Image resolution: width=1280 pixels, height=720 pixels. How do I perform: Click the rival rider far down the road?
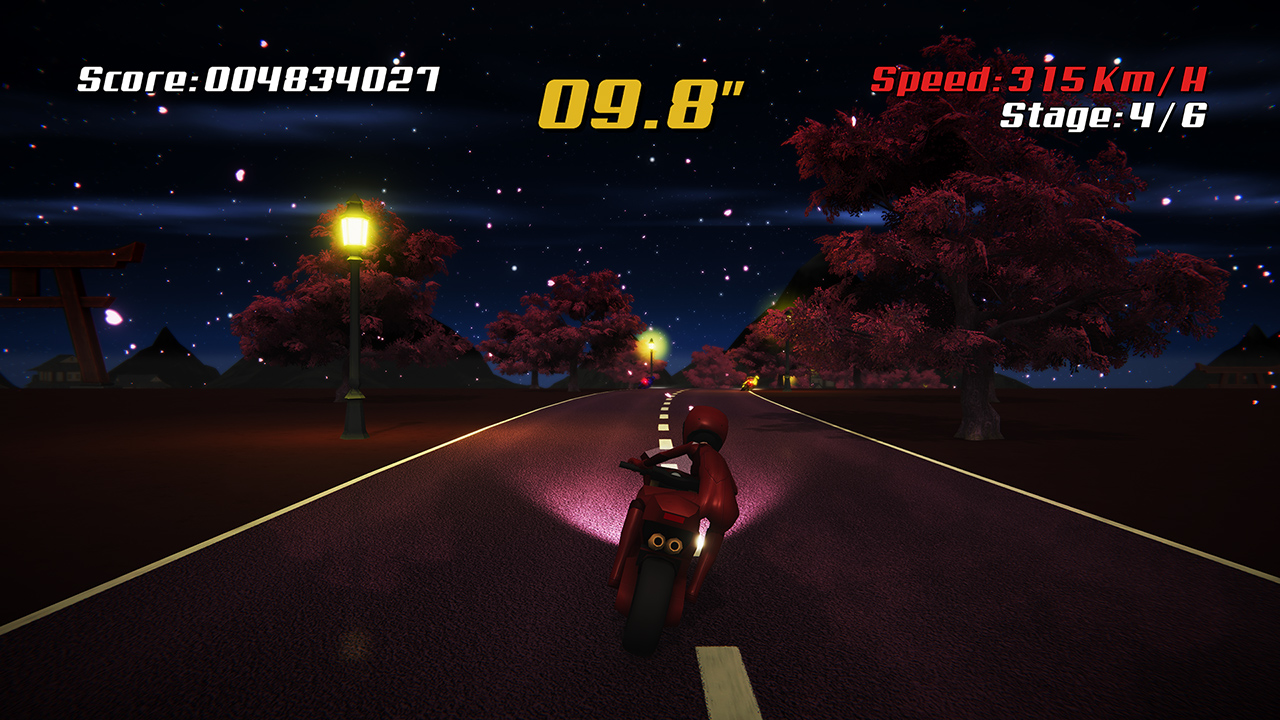click(750, 384)
